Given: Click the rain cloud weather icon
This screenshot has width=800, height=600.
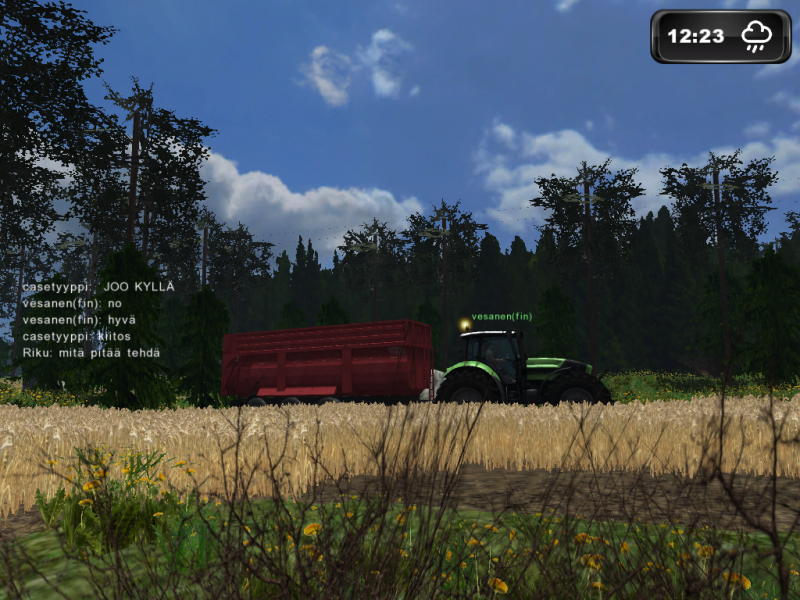Looking at the screenshot, I should coord(756,37).
